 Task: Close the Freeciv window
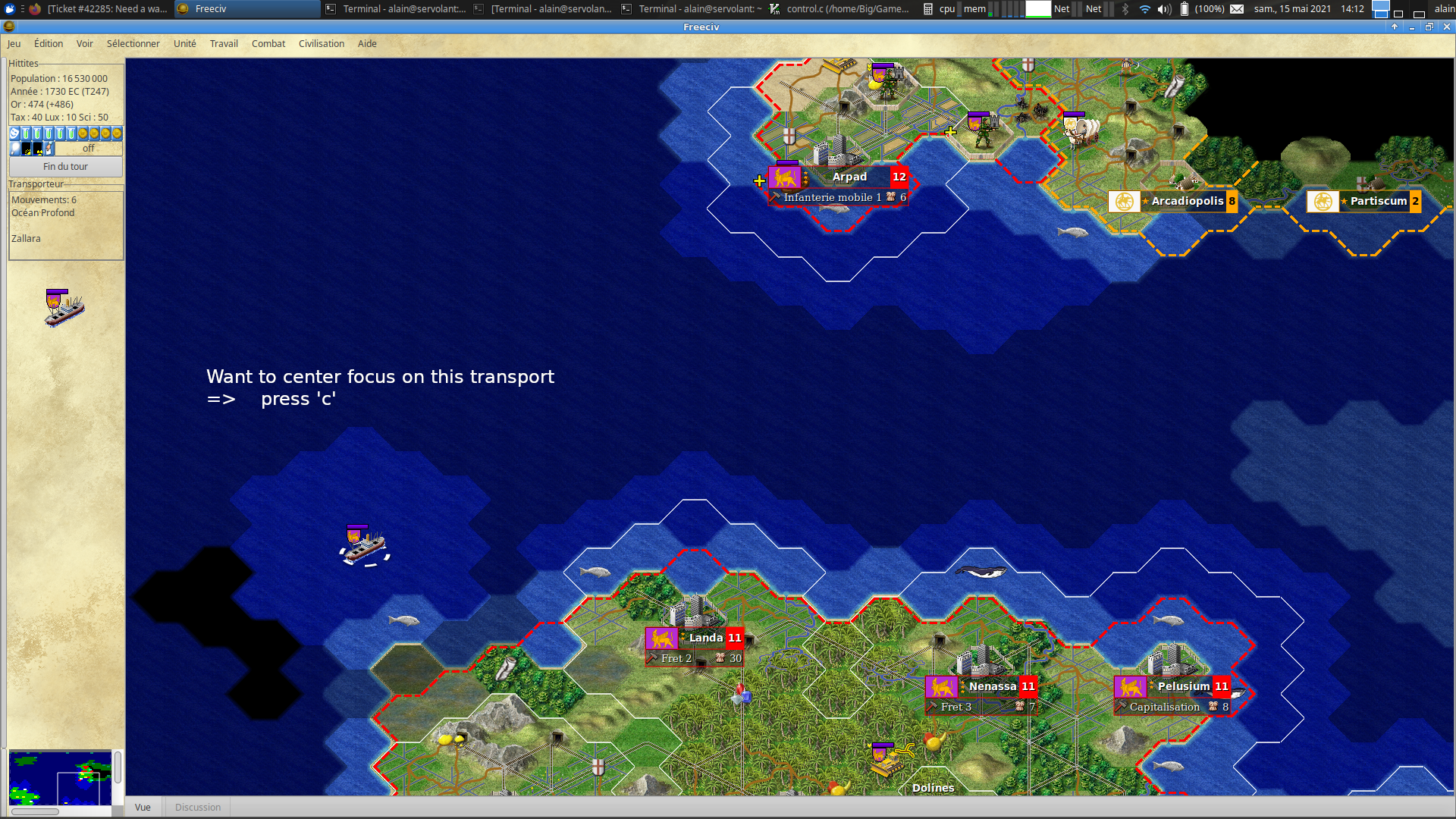[x=1447, y=27]
